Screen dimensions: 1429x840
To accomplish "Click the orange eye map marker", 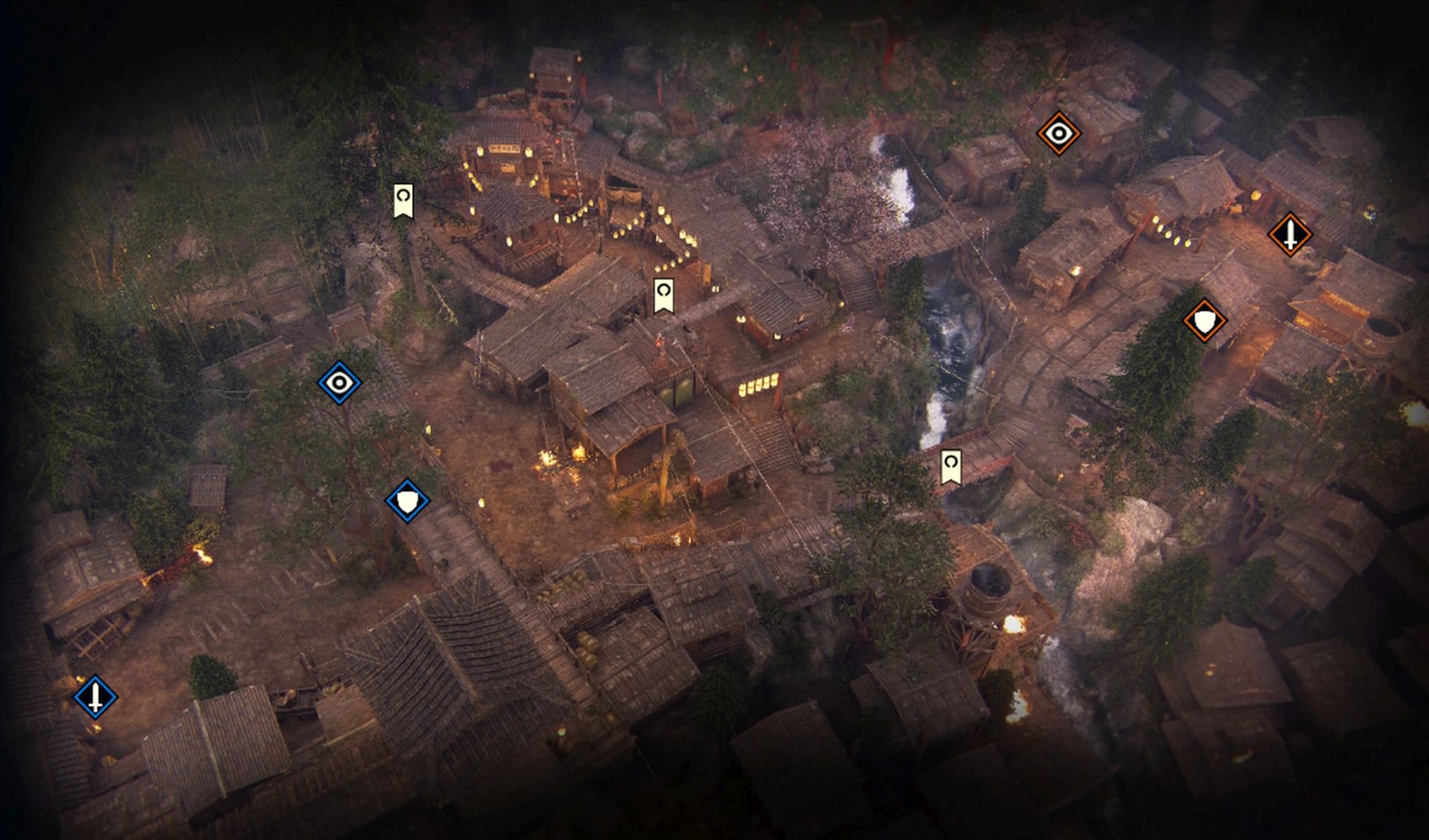I will (x=1058, y=133).
